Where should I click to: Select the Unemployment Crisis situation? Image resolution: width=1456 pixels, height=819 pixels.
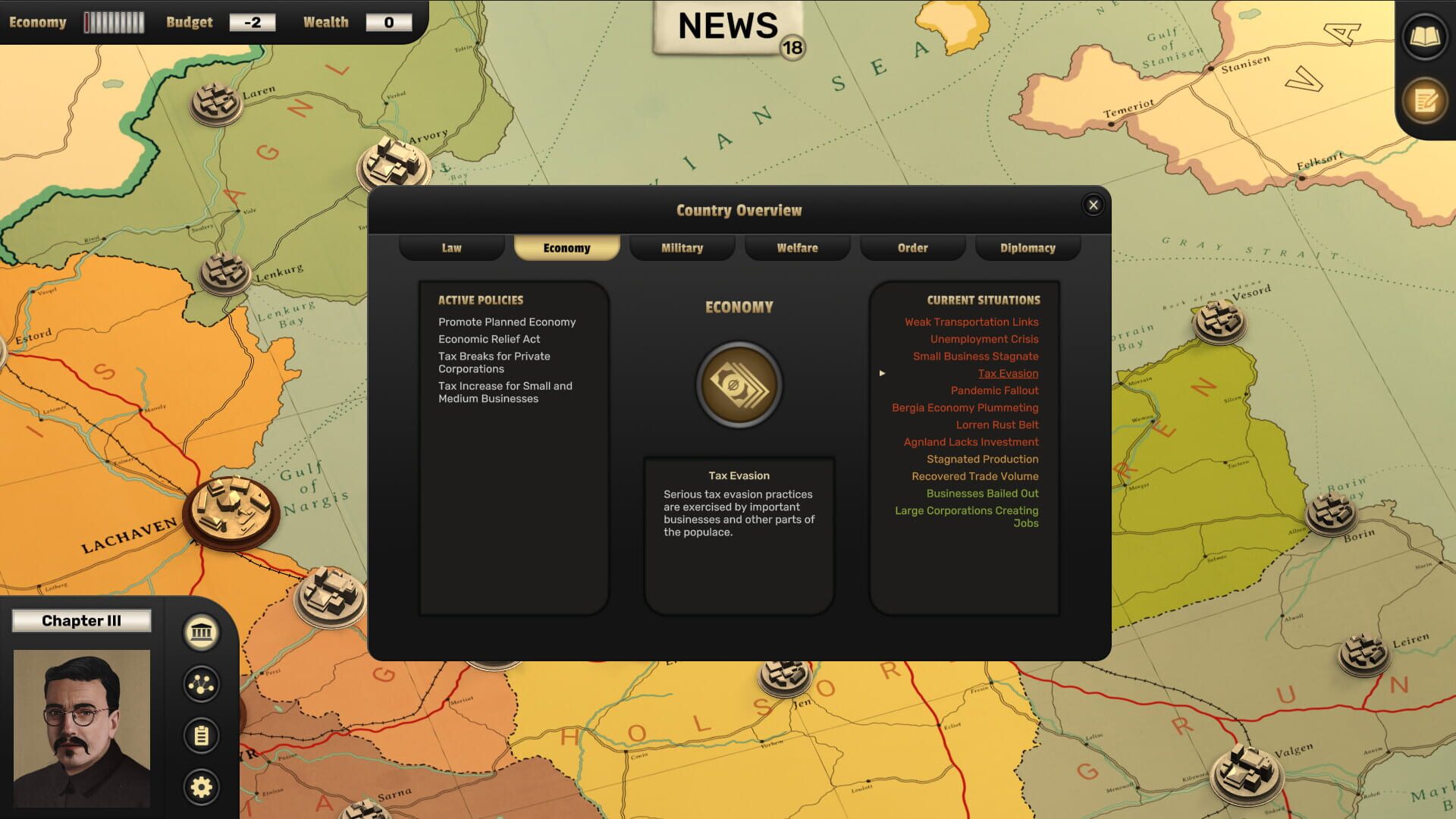coord(984,339)
